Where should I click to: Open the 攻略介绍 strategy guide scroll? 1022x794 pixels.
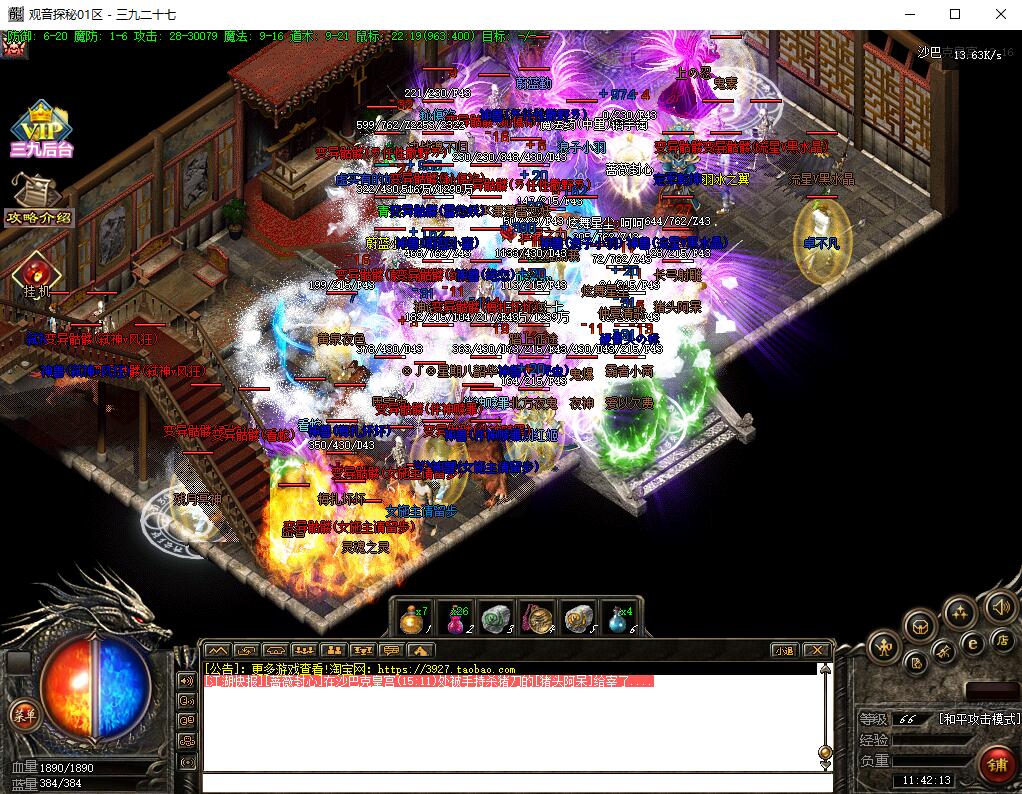[x=39, y=201]
